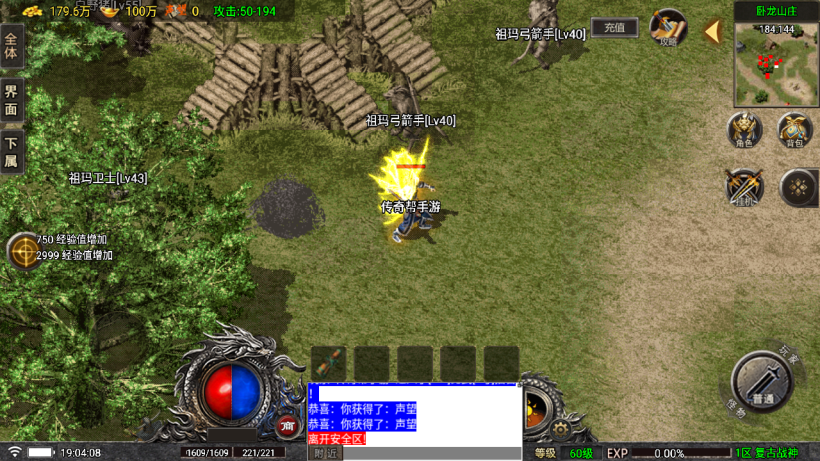Open the round diamond-pattern menu button
This screenshot has width=820, height=461.
(x=798, y=187)
